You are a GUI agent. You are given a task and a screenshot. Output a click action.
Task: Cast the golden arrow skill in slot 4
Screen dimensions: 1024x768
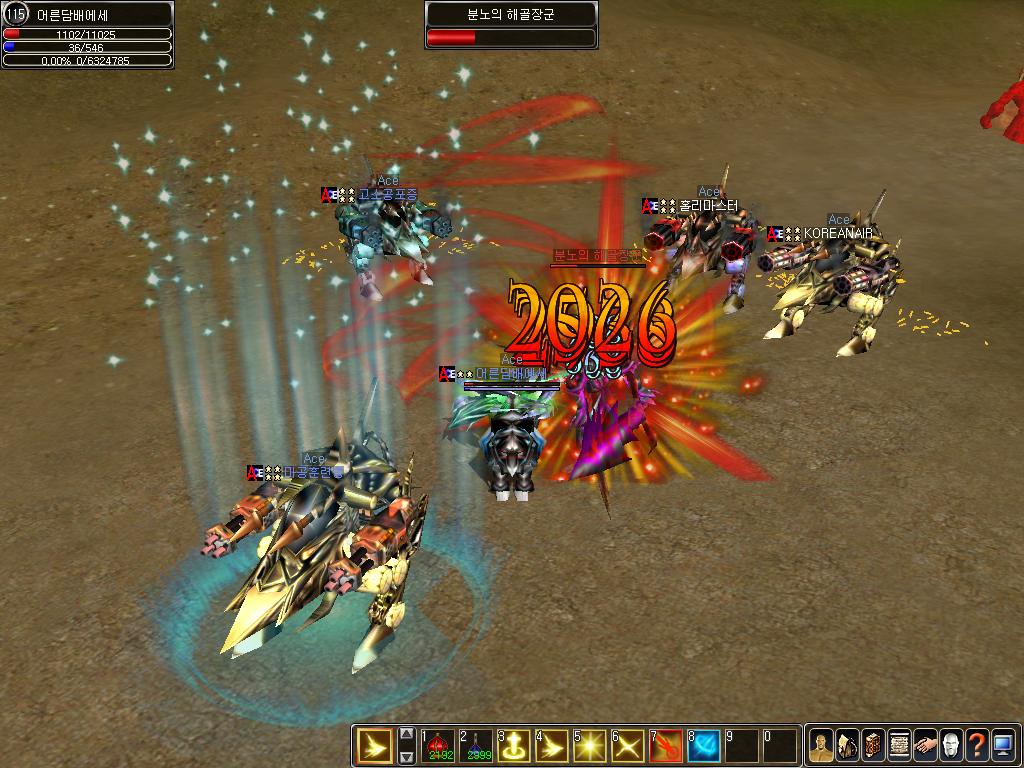552,746
